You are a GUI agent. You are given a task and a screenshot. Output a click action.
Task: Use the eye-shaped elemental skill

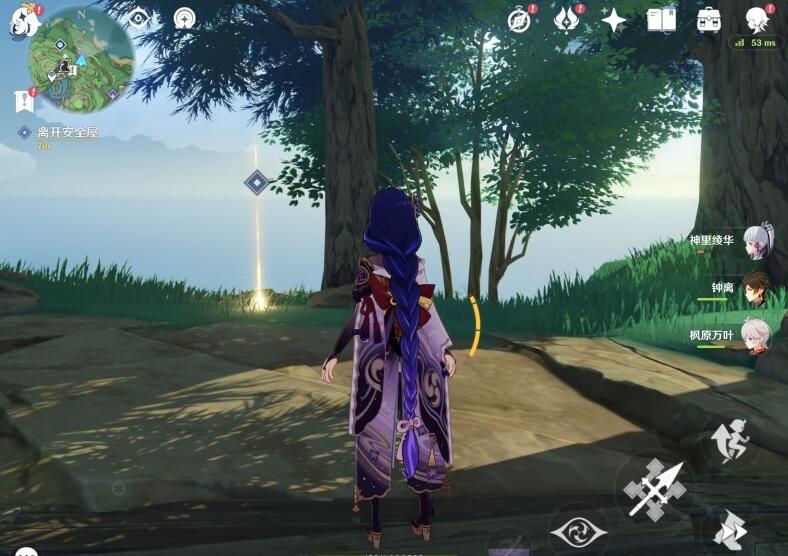pyautogui.click(x=579, y=529)
